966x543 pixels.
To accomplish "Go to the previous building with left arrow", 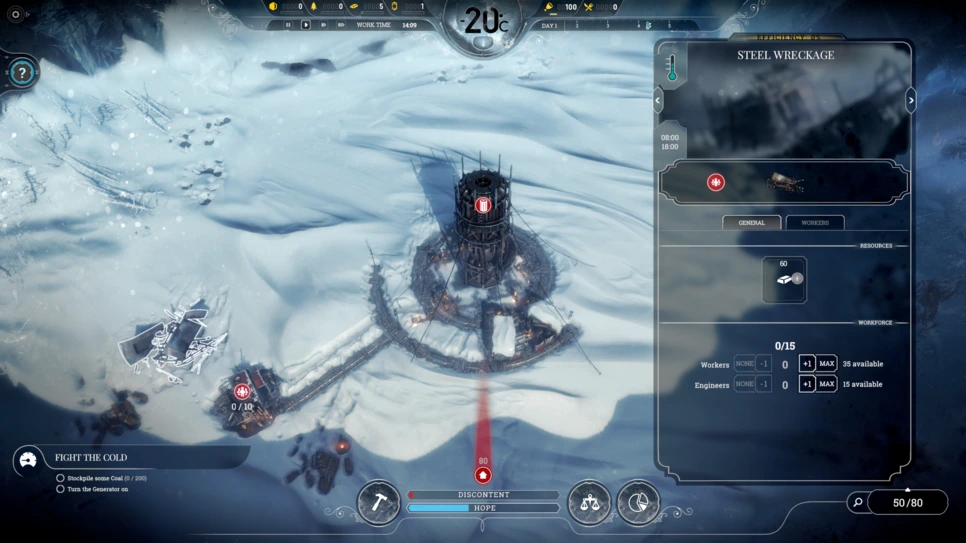I will click(x=658, y=100).
